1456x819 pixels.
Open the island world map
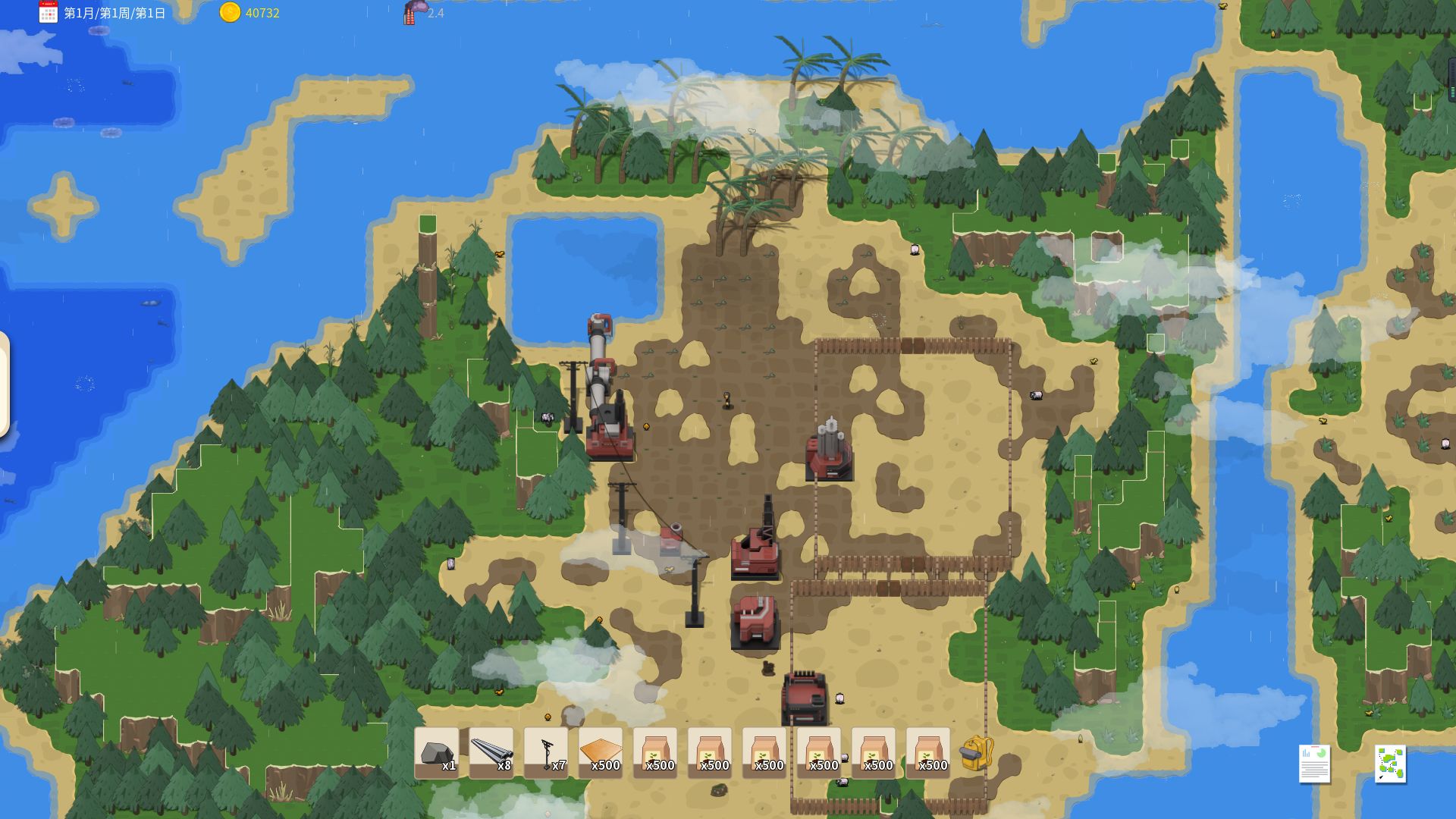coord(1390,763)
